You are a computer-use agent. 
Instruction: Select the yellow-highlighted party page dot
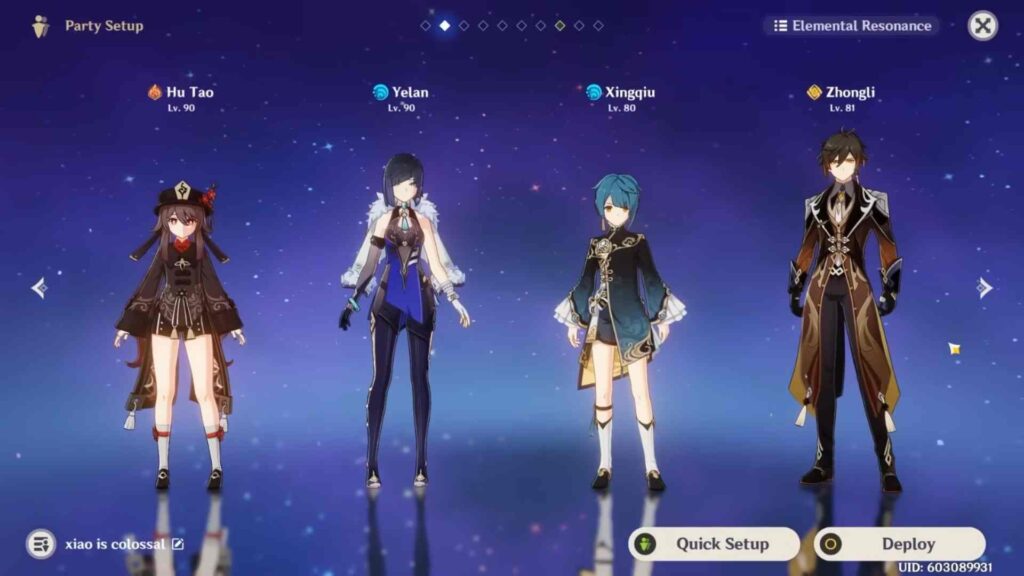tap(560, 26)
